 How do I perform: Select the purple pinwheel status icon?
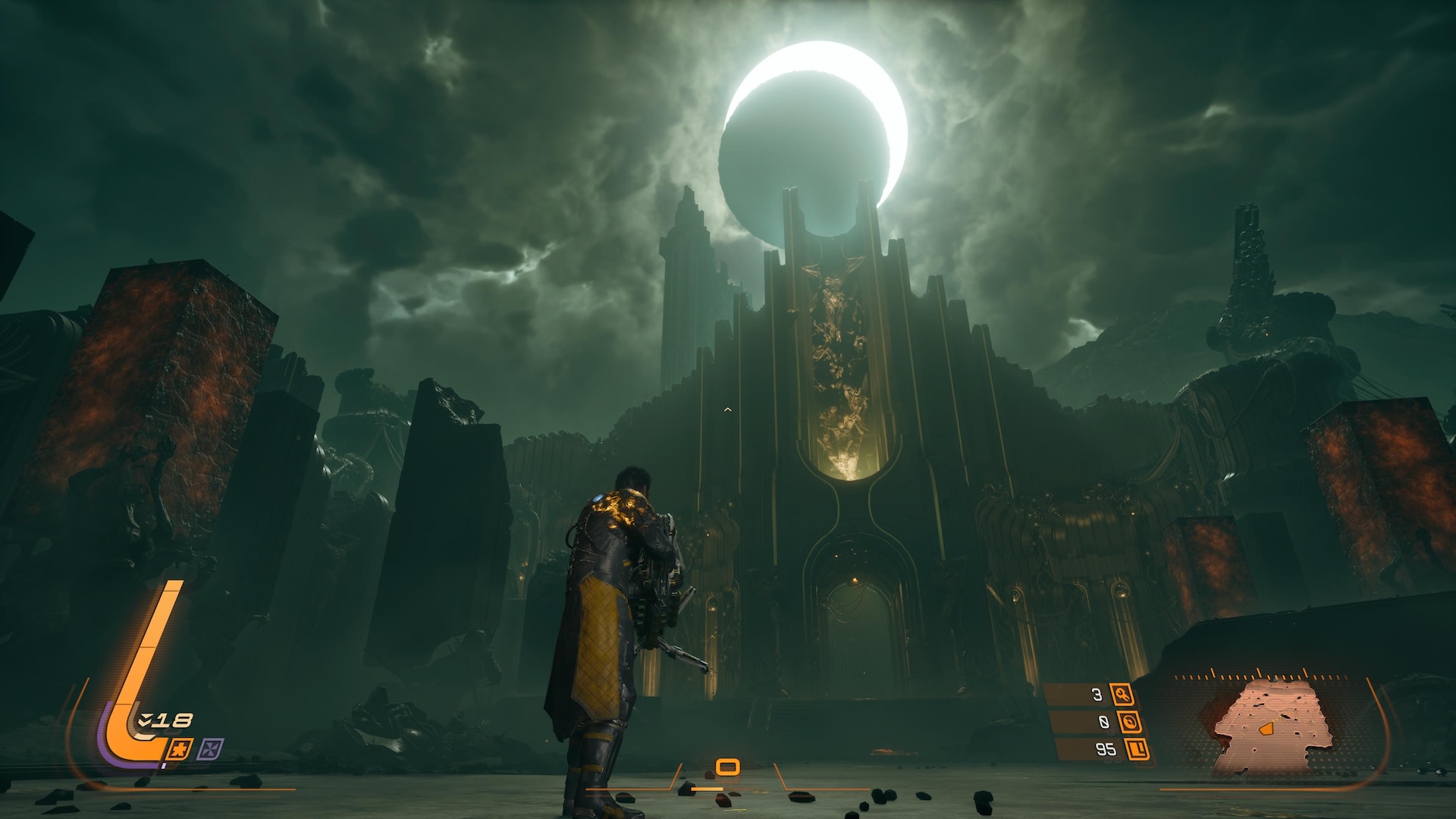click(x=210, y=750)
